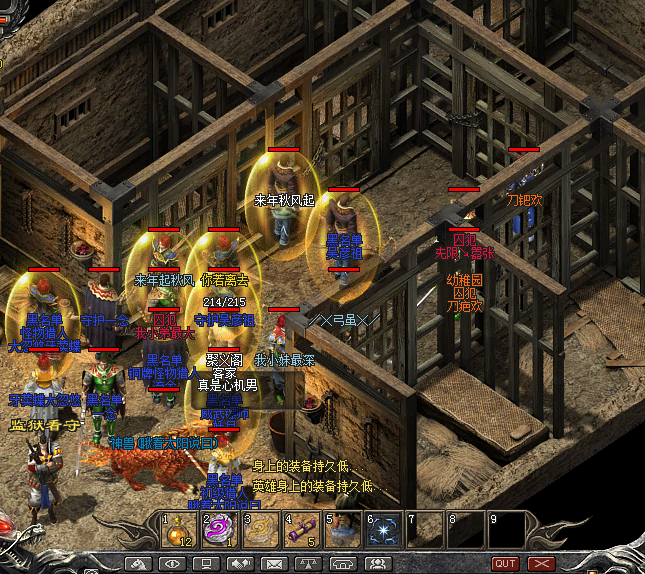The image size is (645, 574).
Task: Click the monitor screen icon button
Action: tap(205, 564)
